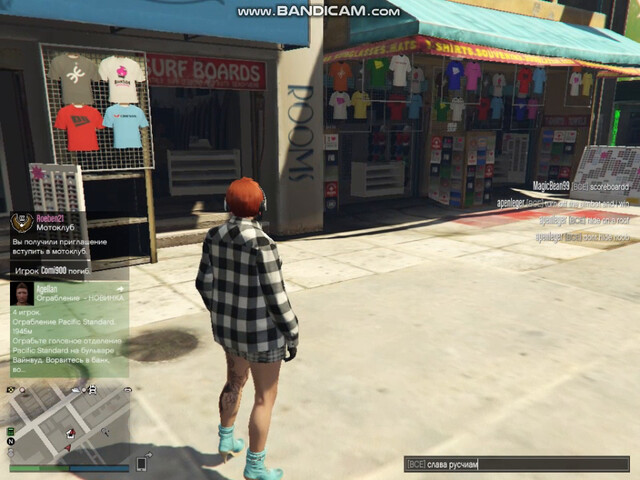Click Agellan's avatar portrait in the invite
Screen dimensions: 640x480
pyautogui.click(x=21, y=293)
